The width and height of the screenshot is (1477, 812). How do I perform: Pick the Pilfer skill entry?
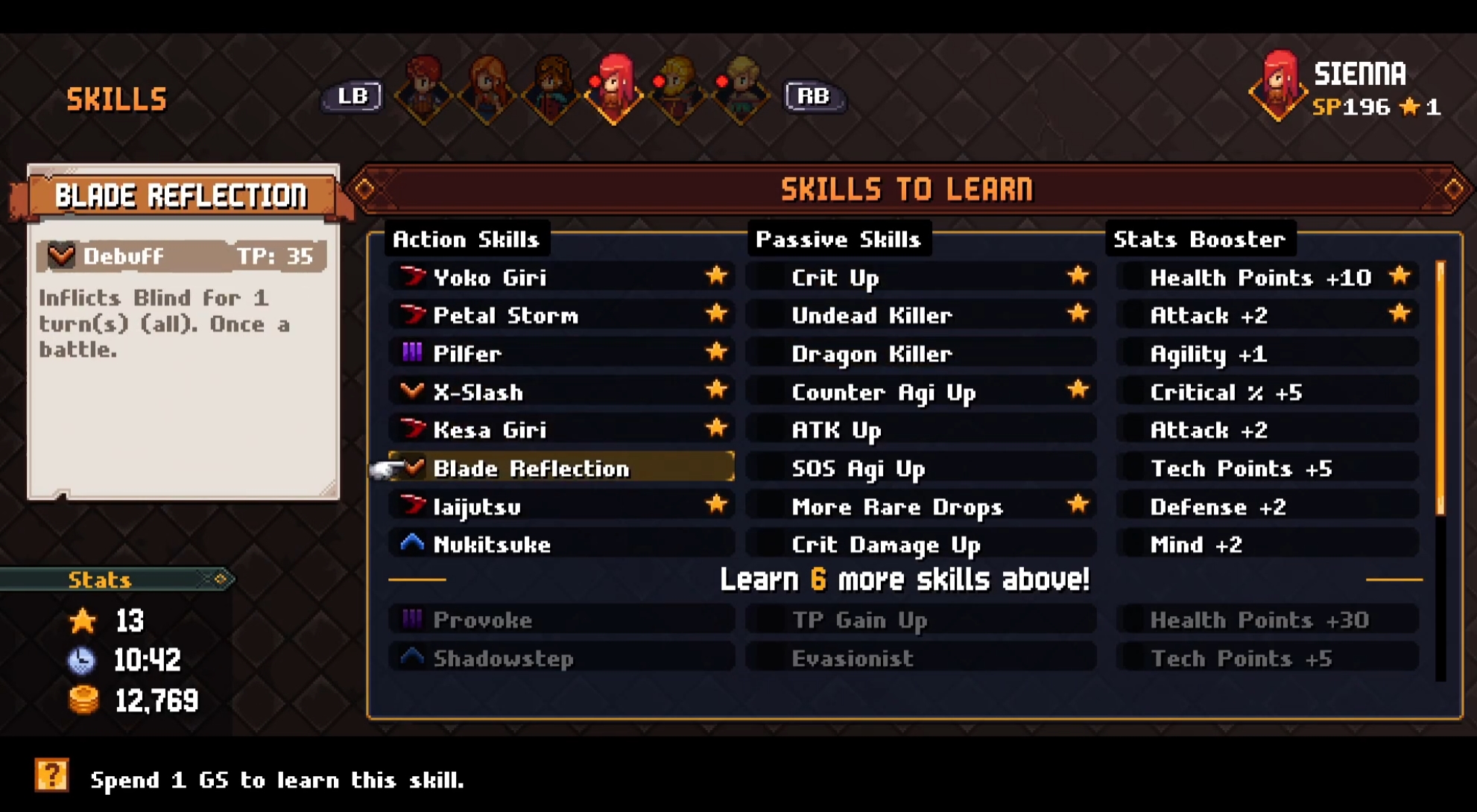[x=559, y=353]
